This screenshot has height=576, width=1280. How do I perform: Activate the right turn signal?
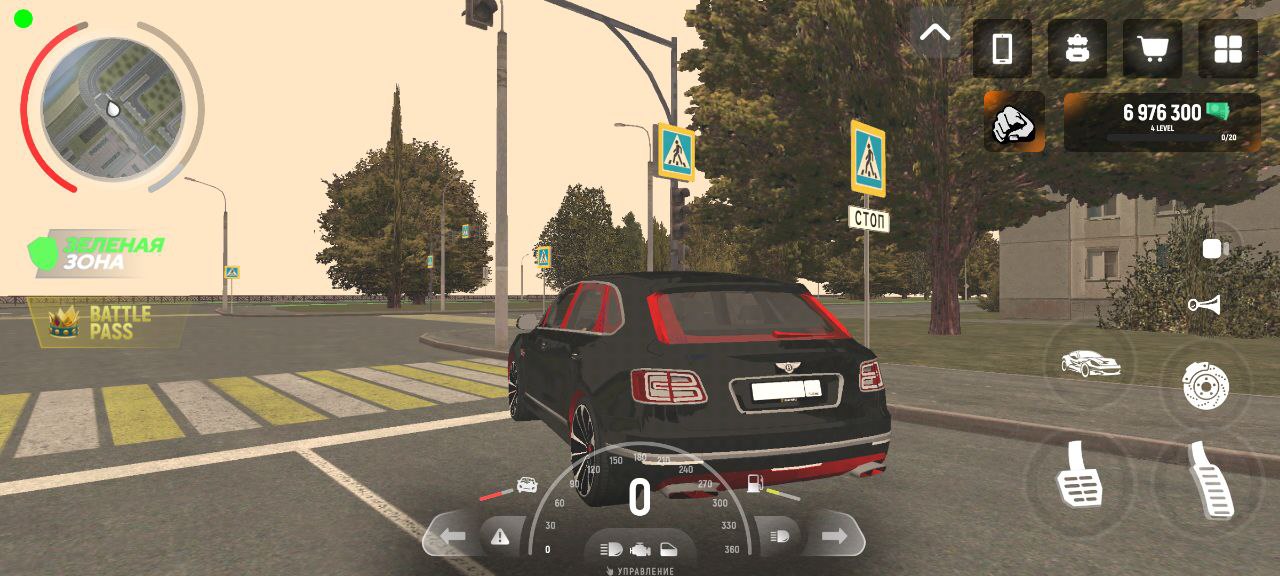pyautogui.click(x=833, y=537)
